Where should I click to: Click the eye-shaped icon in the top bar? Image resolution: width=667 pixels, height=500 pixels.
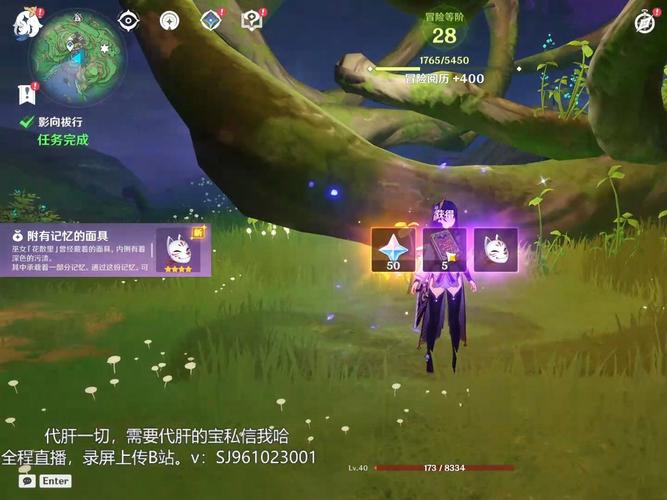pos(128,20)
